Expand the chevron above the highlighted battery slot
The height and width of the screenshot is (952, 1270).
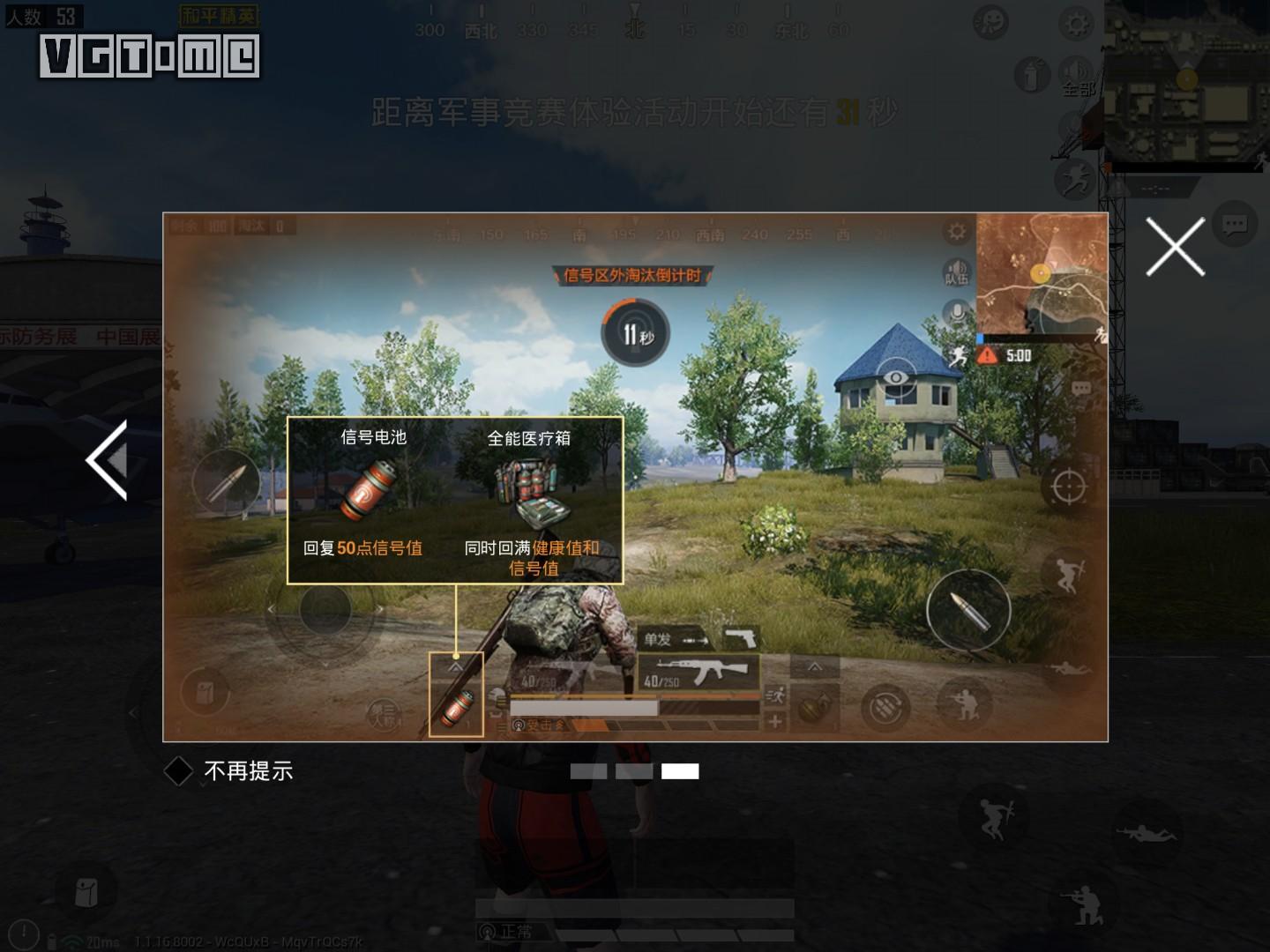pyautogui.click(x=456, y=667)
